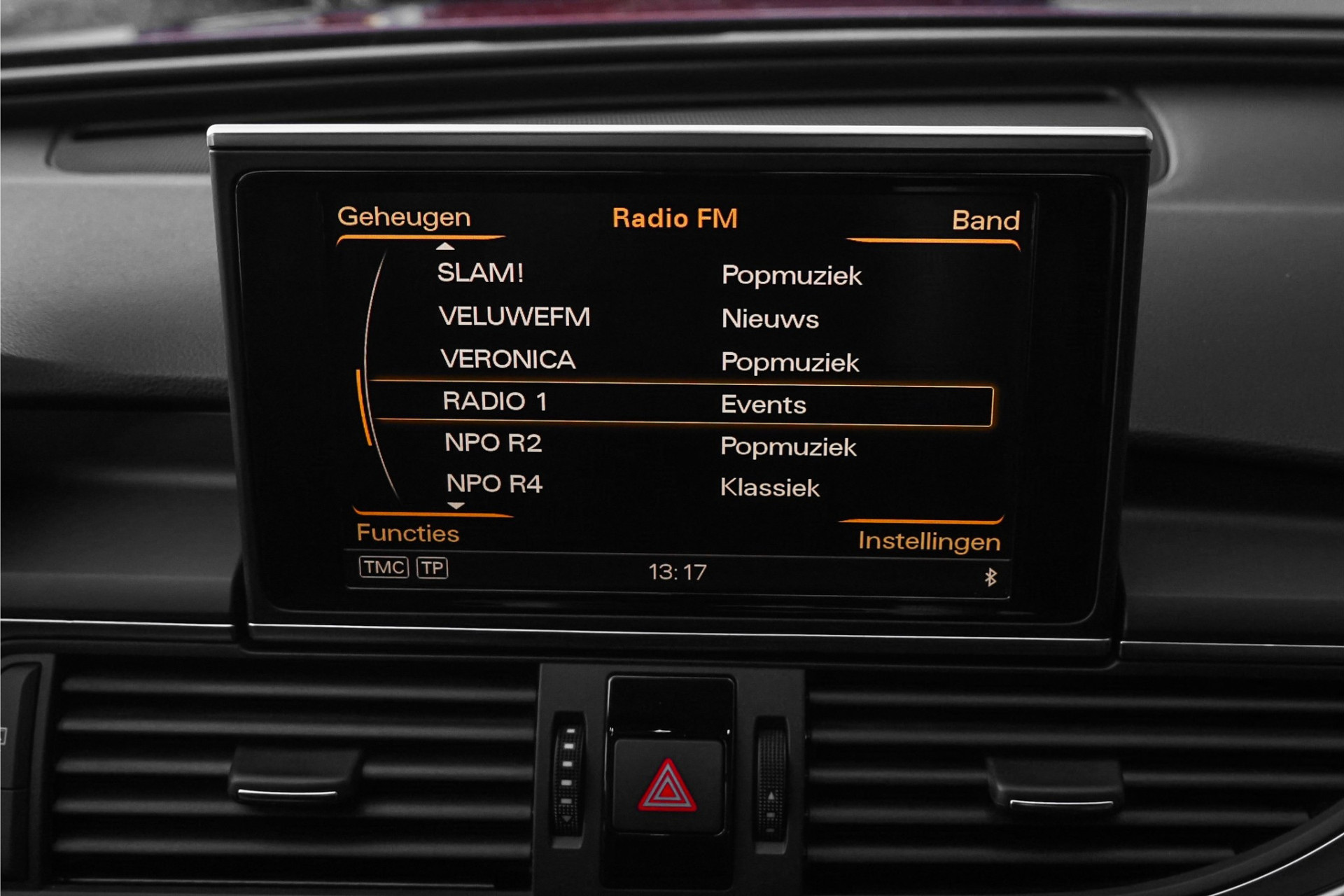This screenshot has height=896, width=1344.
Task: Click the up arrow above the station list
Action: [x=445, y=246]
